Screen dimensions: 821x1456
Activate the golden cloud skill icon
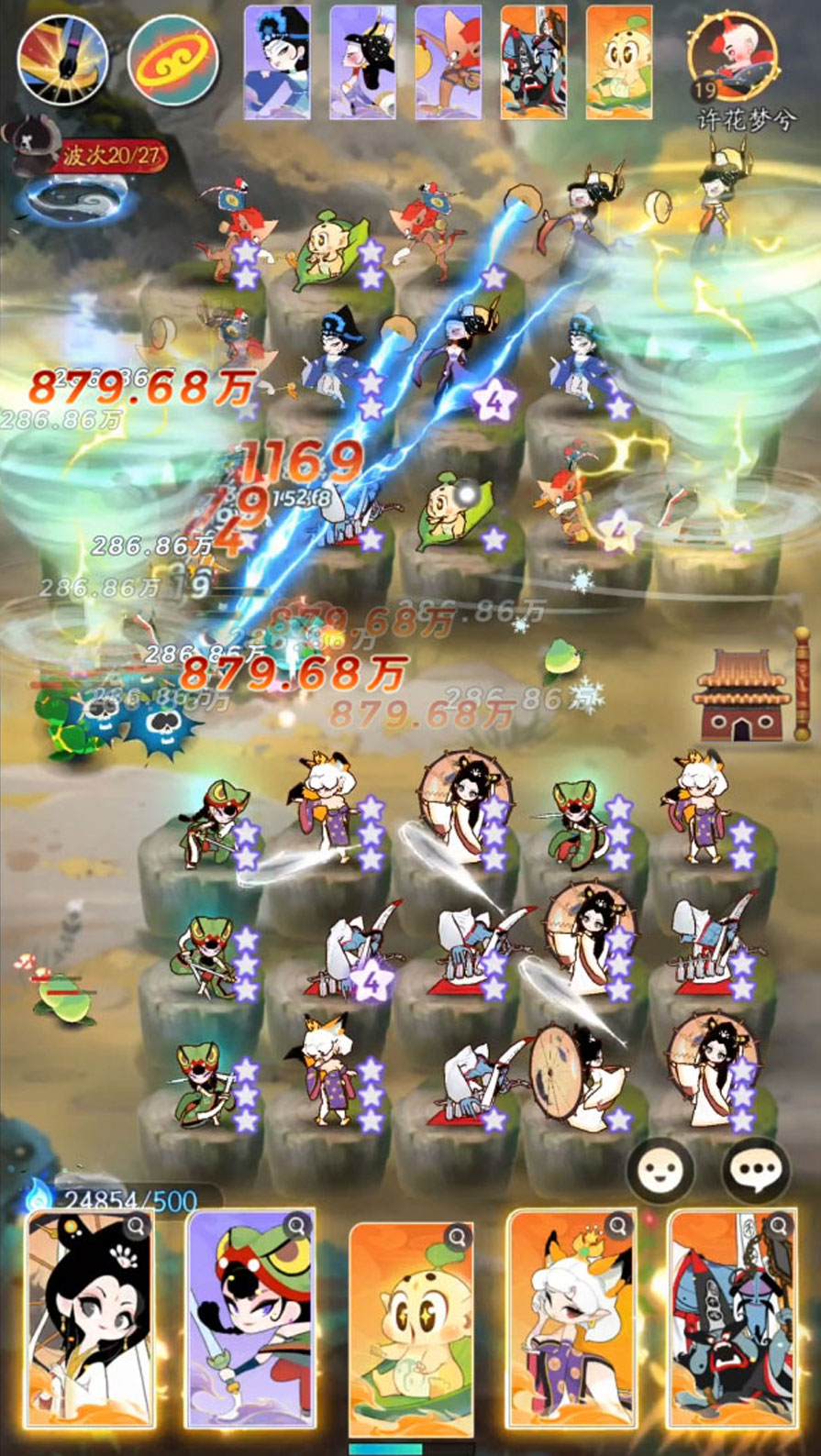click(x=172, y=60)
